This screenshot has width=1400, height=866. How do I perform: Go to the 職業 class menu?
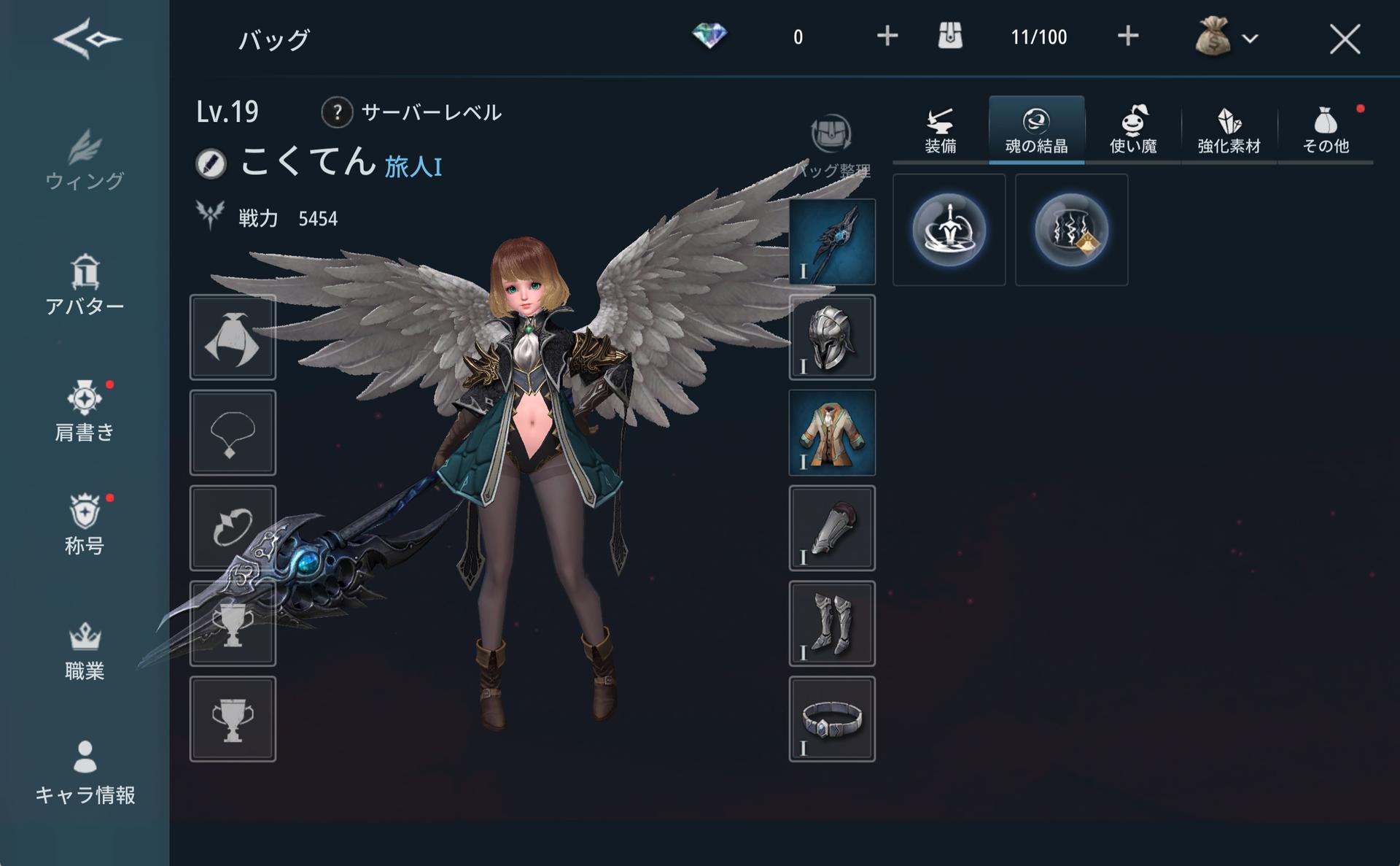85,651
